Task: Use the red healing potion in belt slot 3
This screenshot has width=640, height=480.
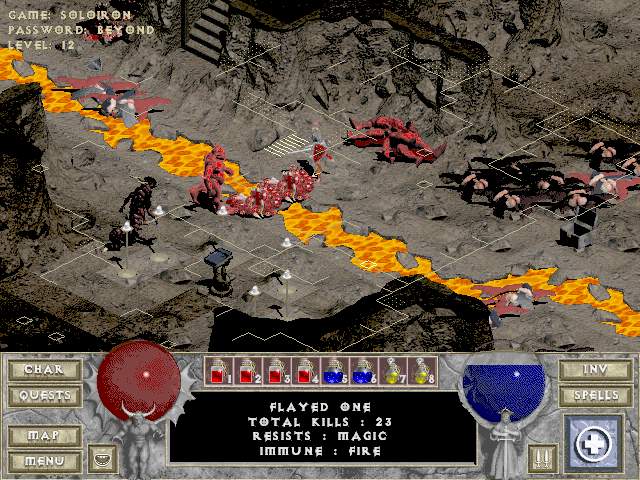Action: point(276,372)
